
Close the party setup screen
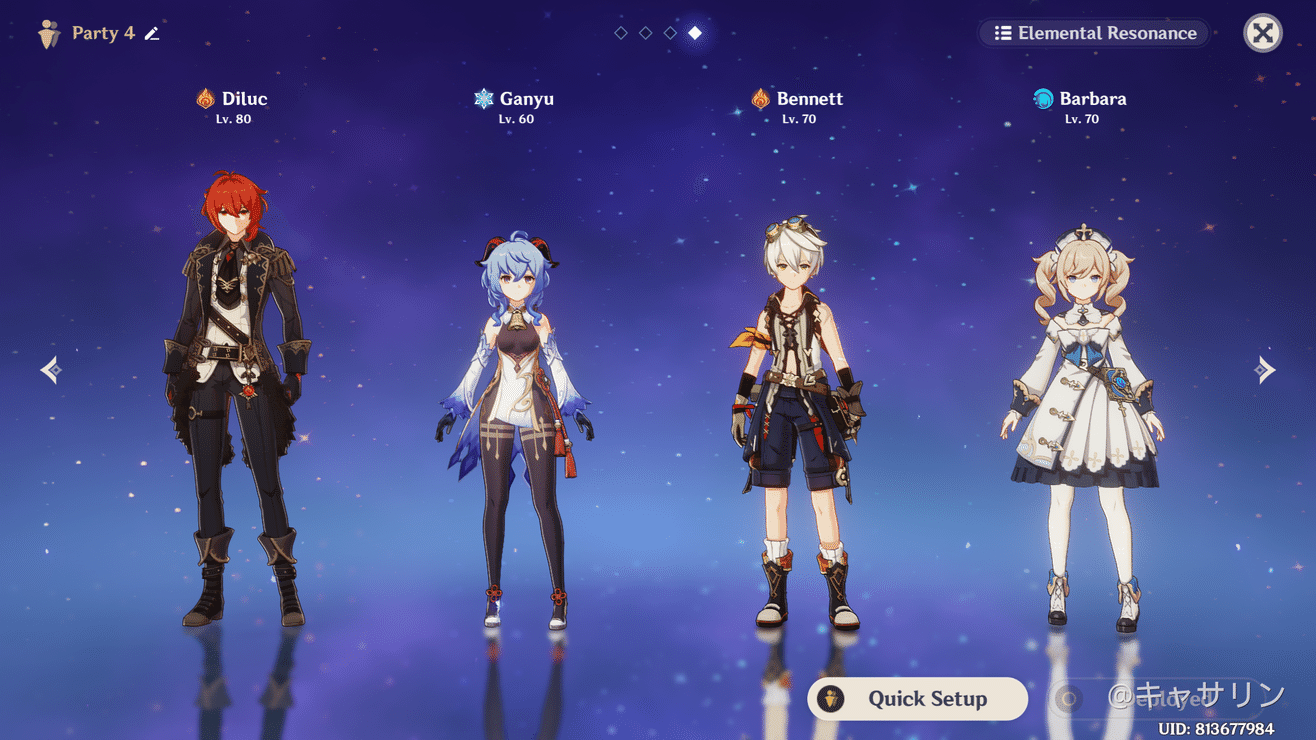[x=1263, y=33]
